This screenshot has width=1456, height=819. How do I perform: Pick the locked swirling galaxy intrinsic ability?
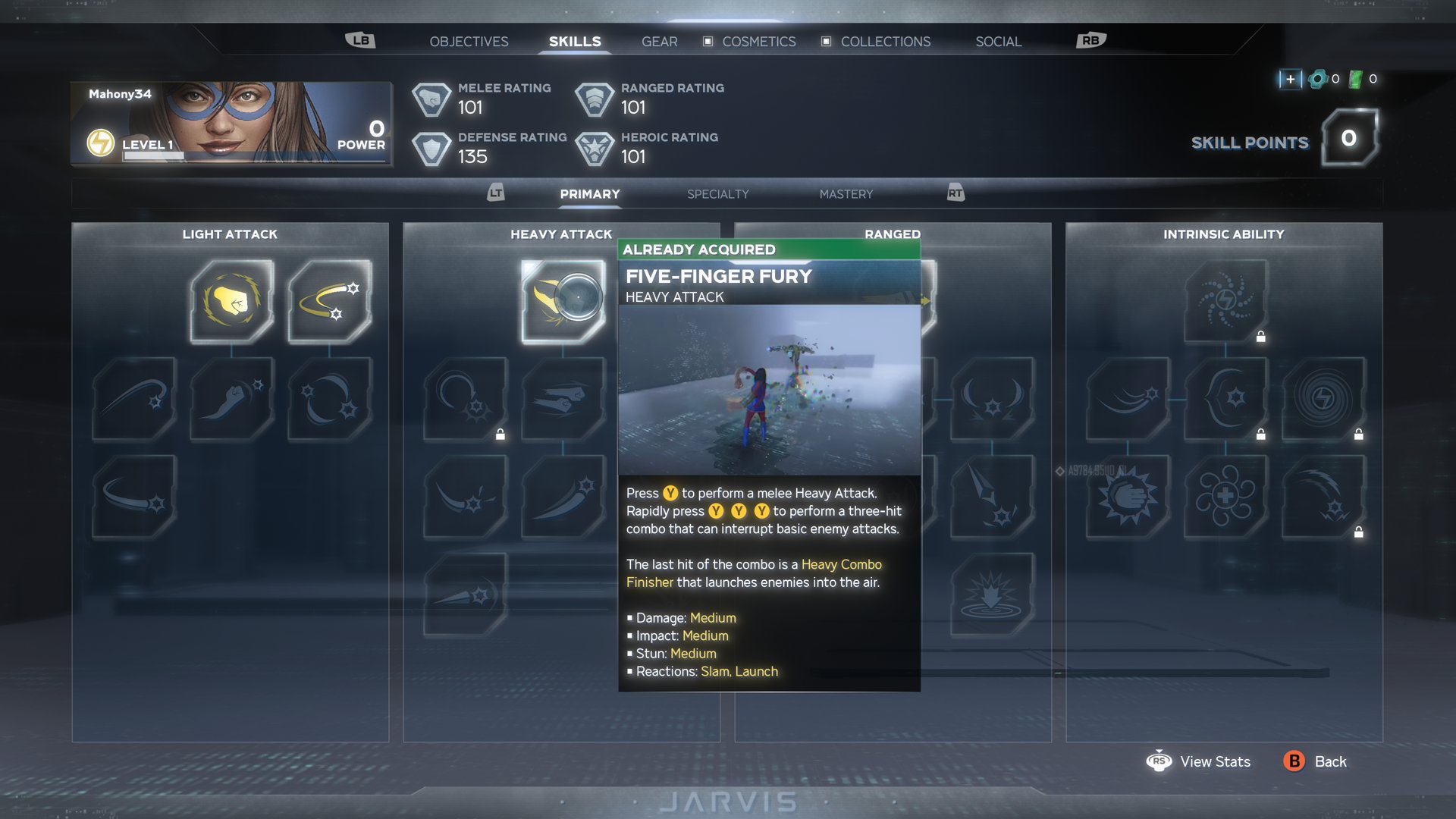click(1225, 301)
